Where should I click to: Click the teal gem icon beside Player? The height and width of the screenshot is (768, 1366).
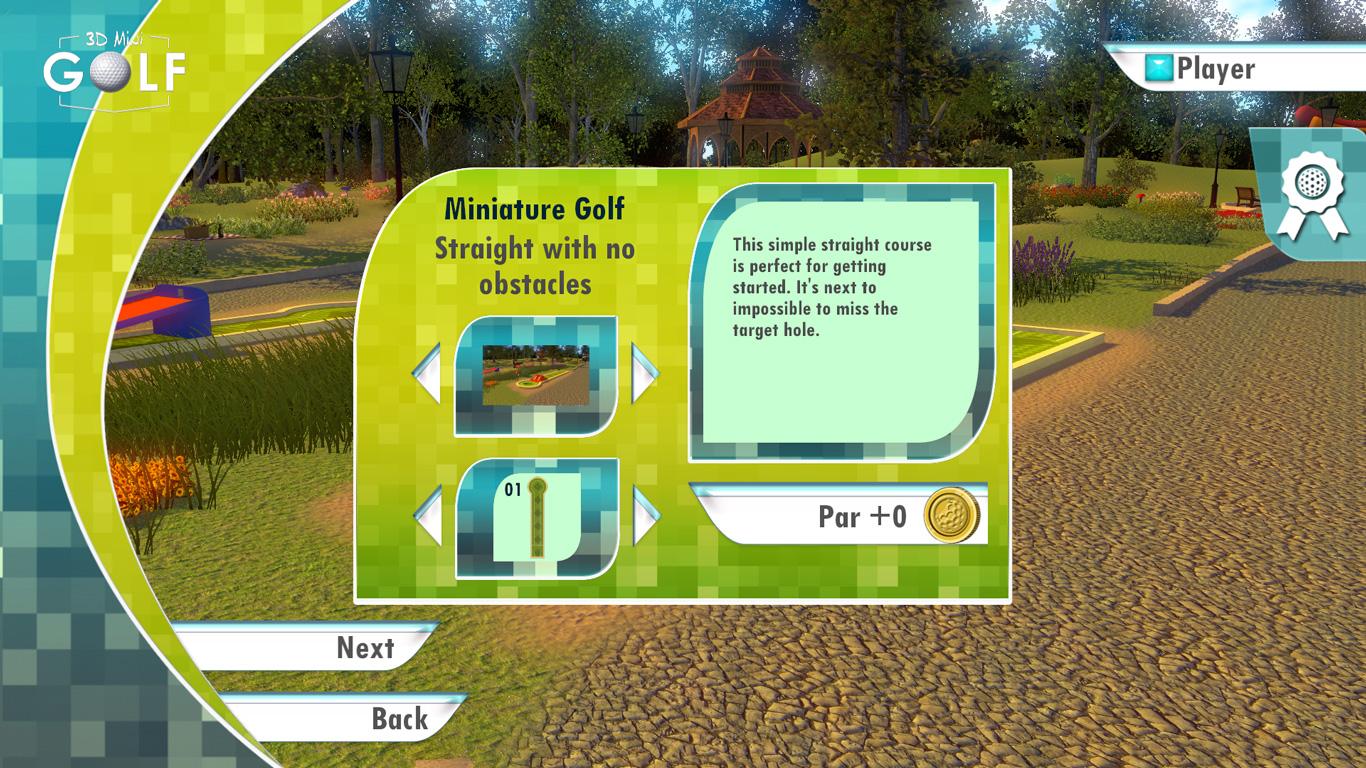(x=1157, y=68)
